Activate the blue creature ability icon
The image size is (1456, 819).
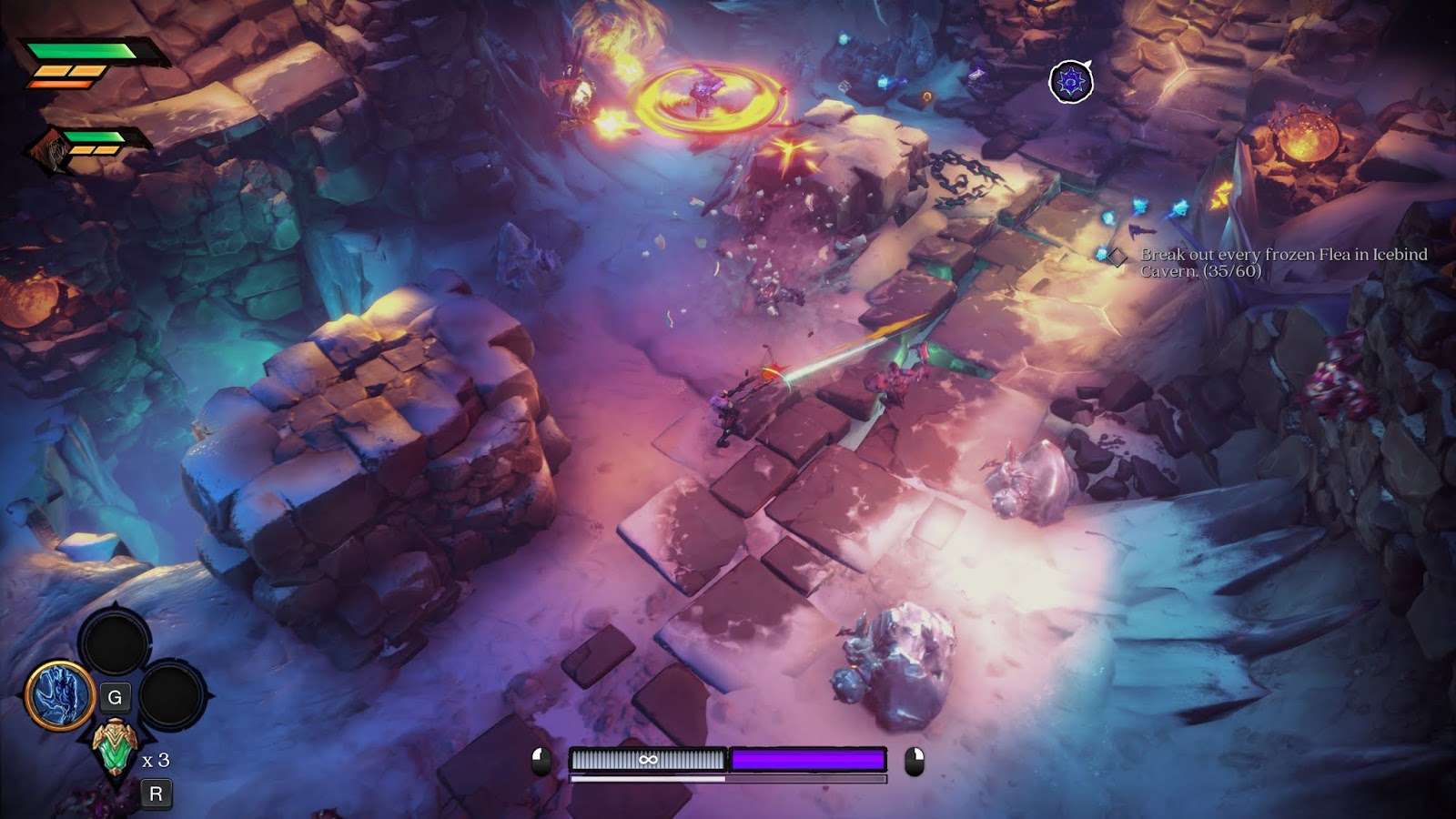tap(60, 696)
